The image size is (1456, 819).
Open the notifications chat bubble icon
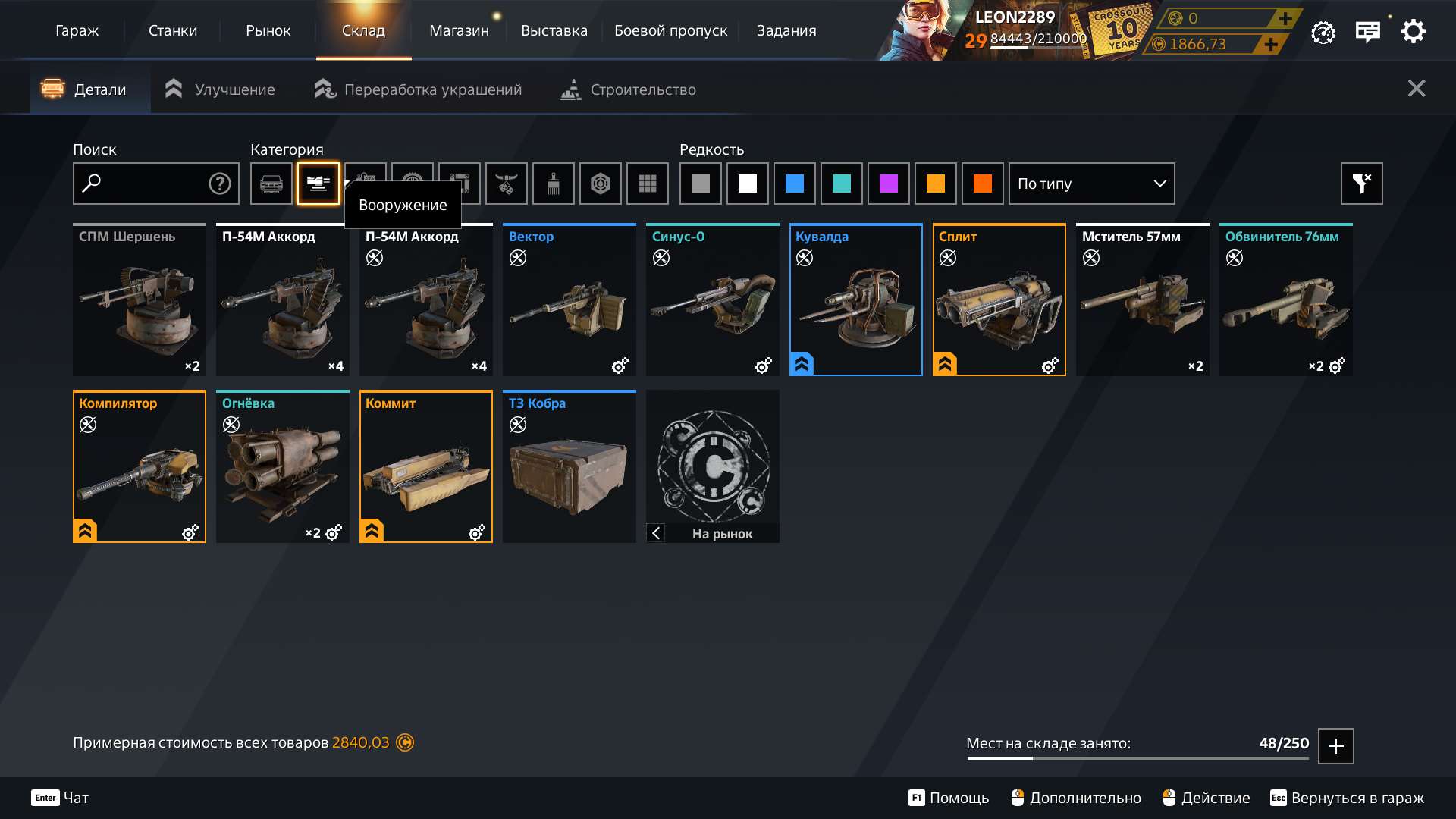pyautogui.click(x=1368, y=31)
